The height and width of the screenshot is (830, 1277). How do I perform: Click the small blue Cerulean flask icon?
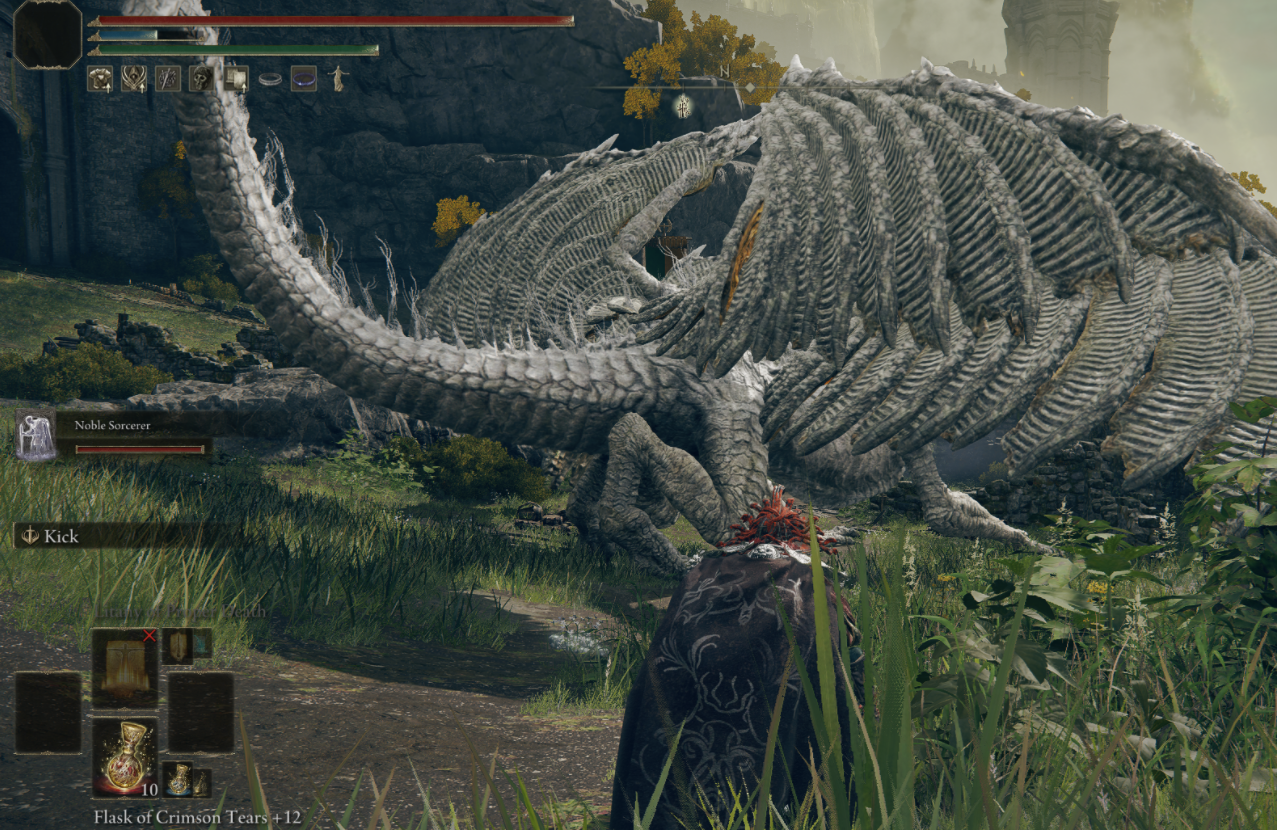tap(179, 779)
